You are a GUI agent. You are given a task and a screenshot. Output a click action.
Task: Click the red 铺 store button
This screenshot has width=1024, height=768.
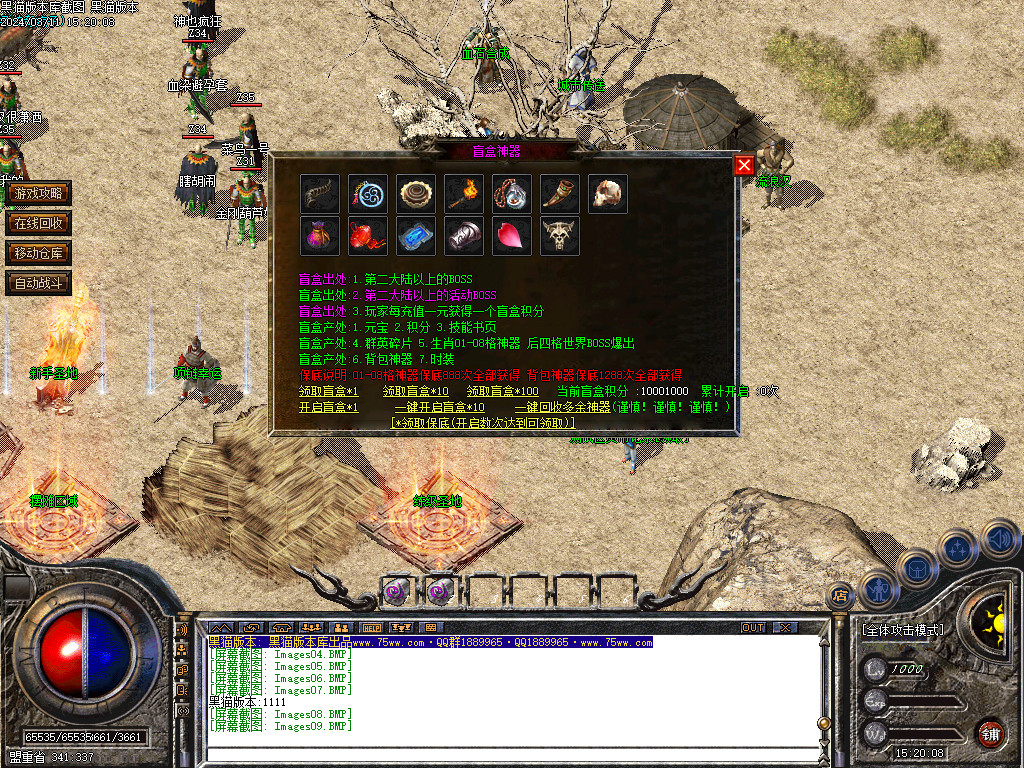pyautogui.click(x=990, y=733)
